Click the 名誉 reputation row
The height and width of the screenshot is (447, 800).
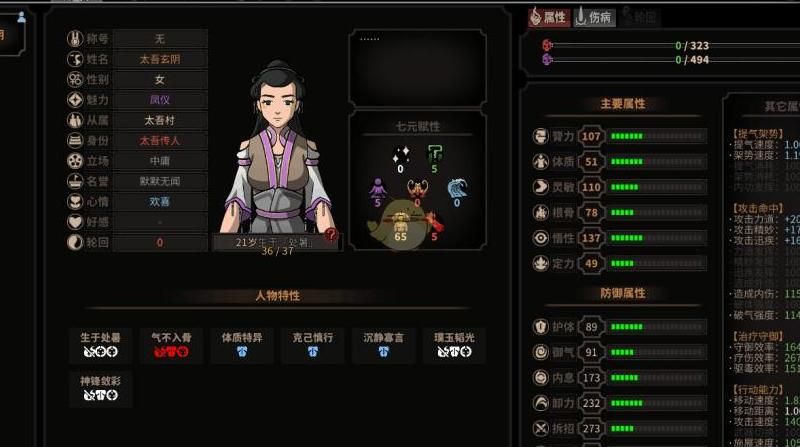[159, 182]
